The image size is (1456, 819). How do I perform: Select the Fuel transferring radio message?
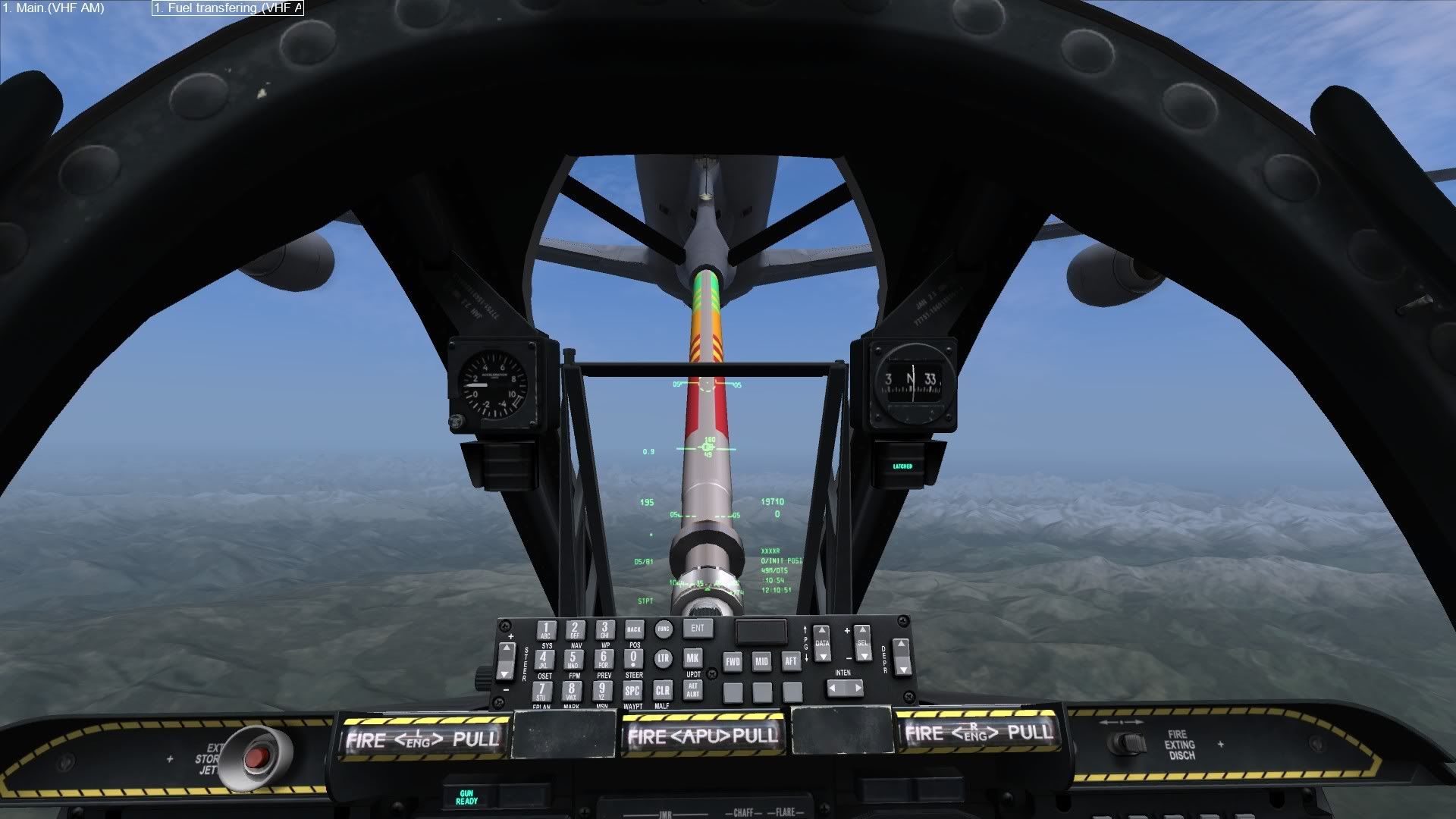click(227, 8)
